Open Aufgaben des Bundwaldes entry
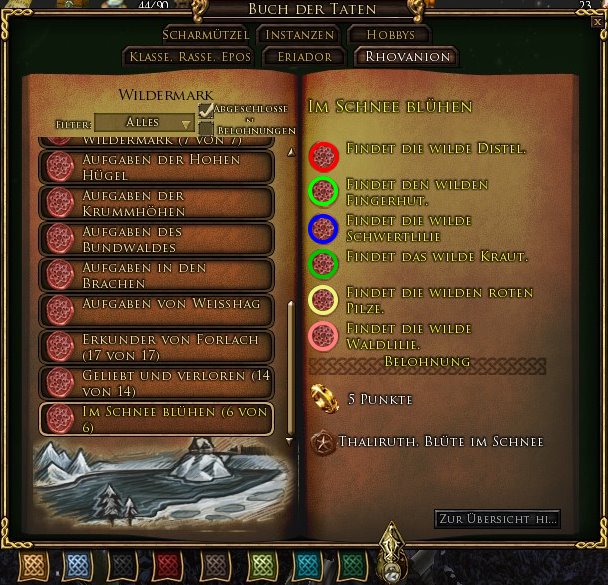 point(156,239)
